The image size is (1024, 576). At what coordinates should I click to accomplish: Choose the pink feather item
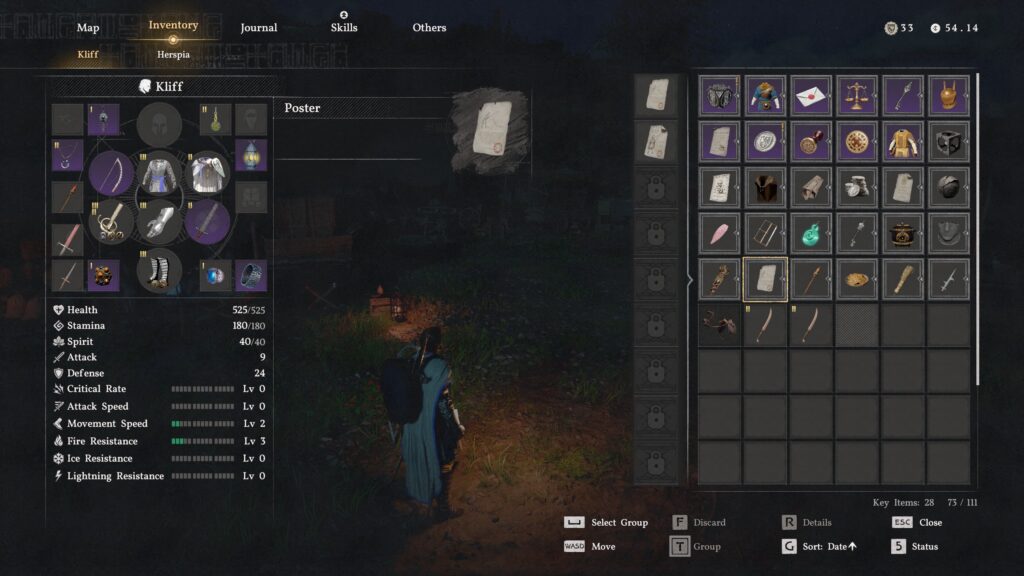719,233
